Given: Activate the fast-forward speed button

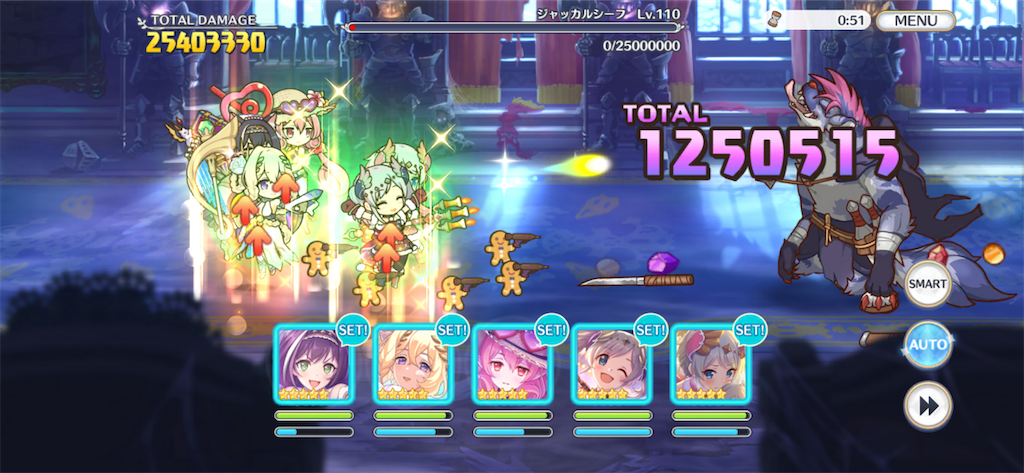Looking at the screenshot, I should click(x=927, y=406).
